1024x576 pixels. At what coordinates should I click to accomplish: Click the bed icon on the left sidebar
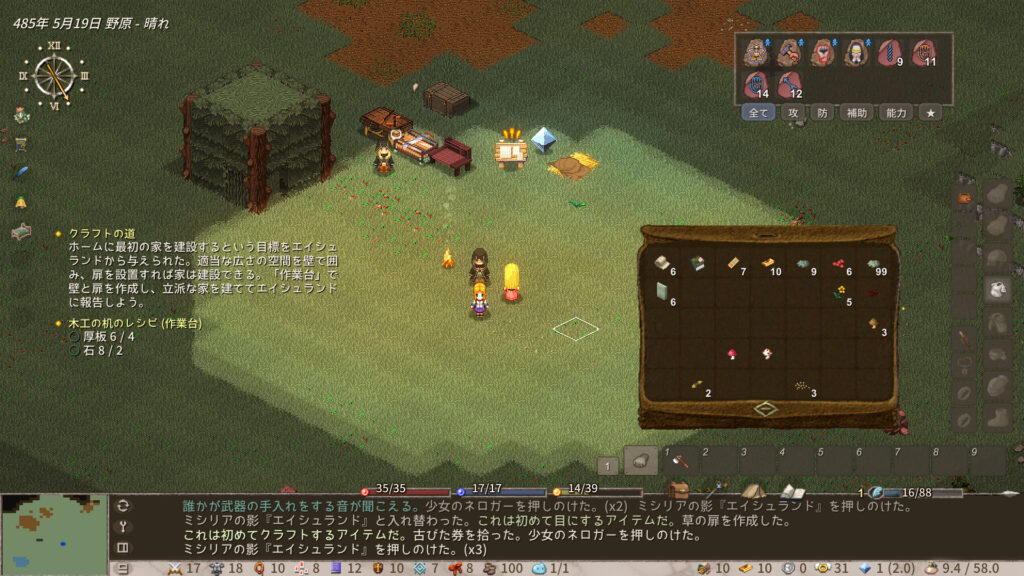pyautogui.click(x=21, y=232)
